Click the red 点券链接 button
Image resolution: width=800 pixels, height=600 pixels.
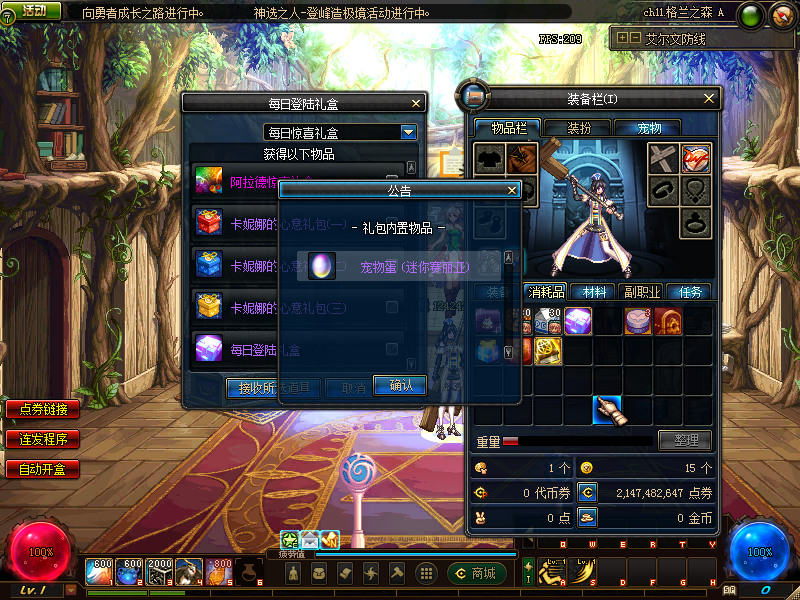tap(43, 409)
